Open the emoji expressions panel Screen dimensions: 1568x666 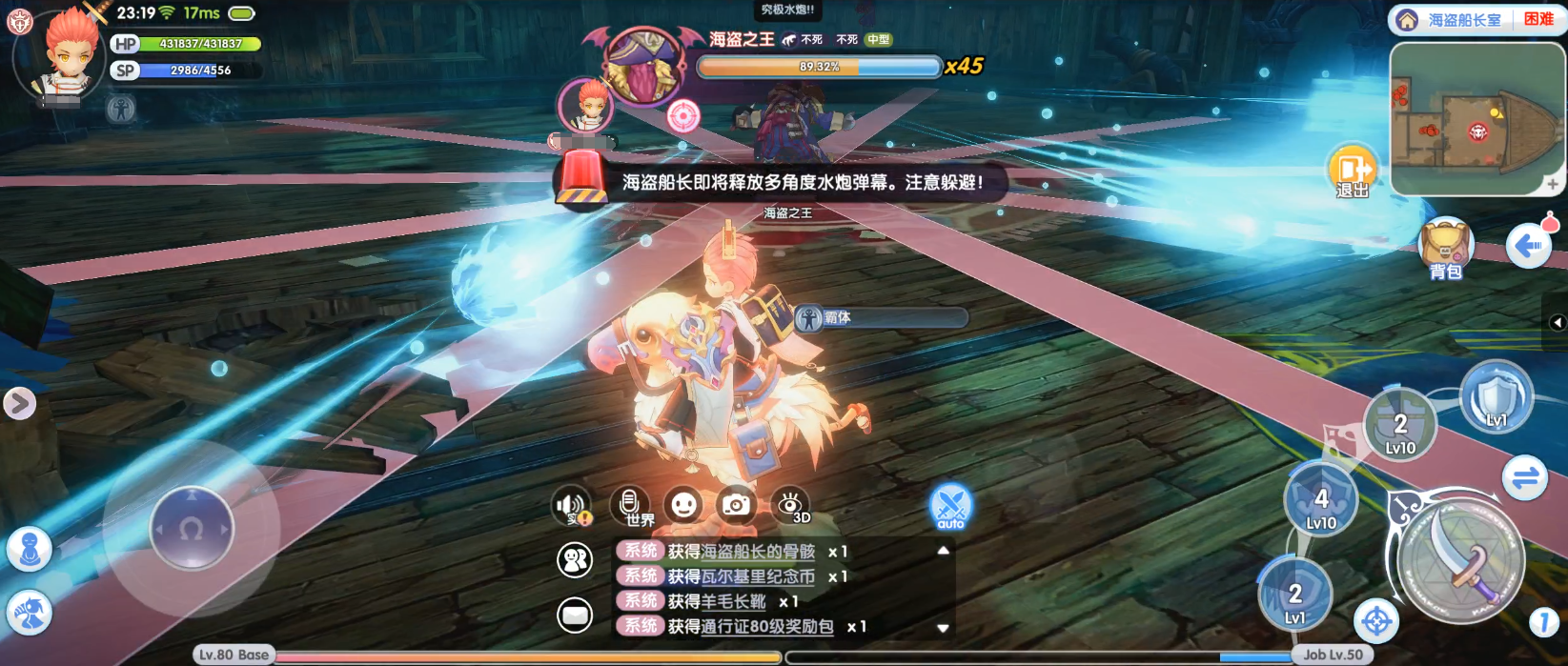[683, 505]
